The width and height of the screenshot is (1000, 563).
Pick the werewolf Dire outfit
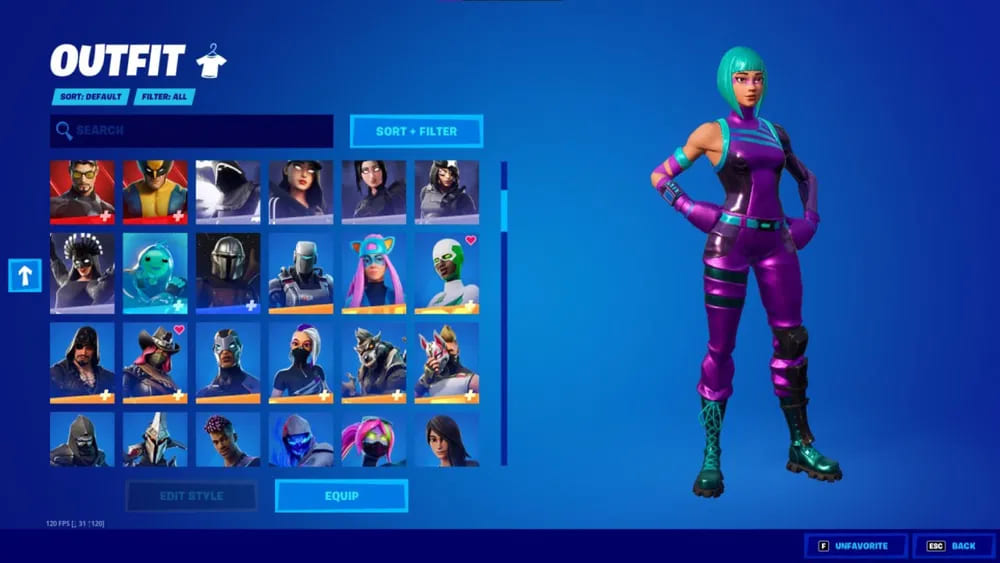pos(374,362)
